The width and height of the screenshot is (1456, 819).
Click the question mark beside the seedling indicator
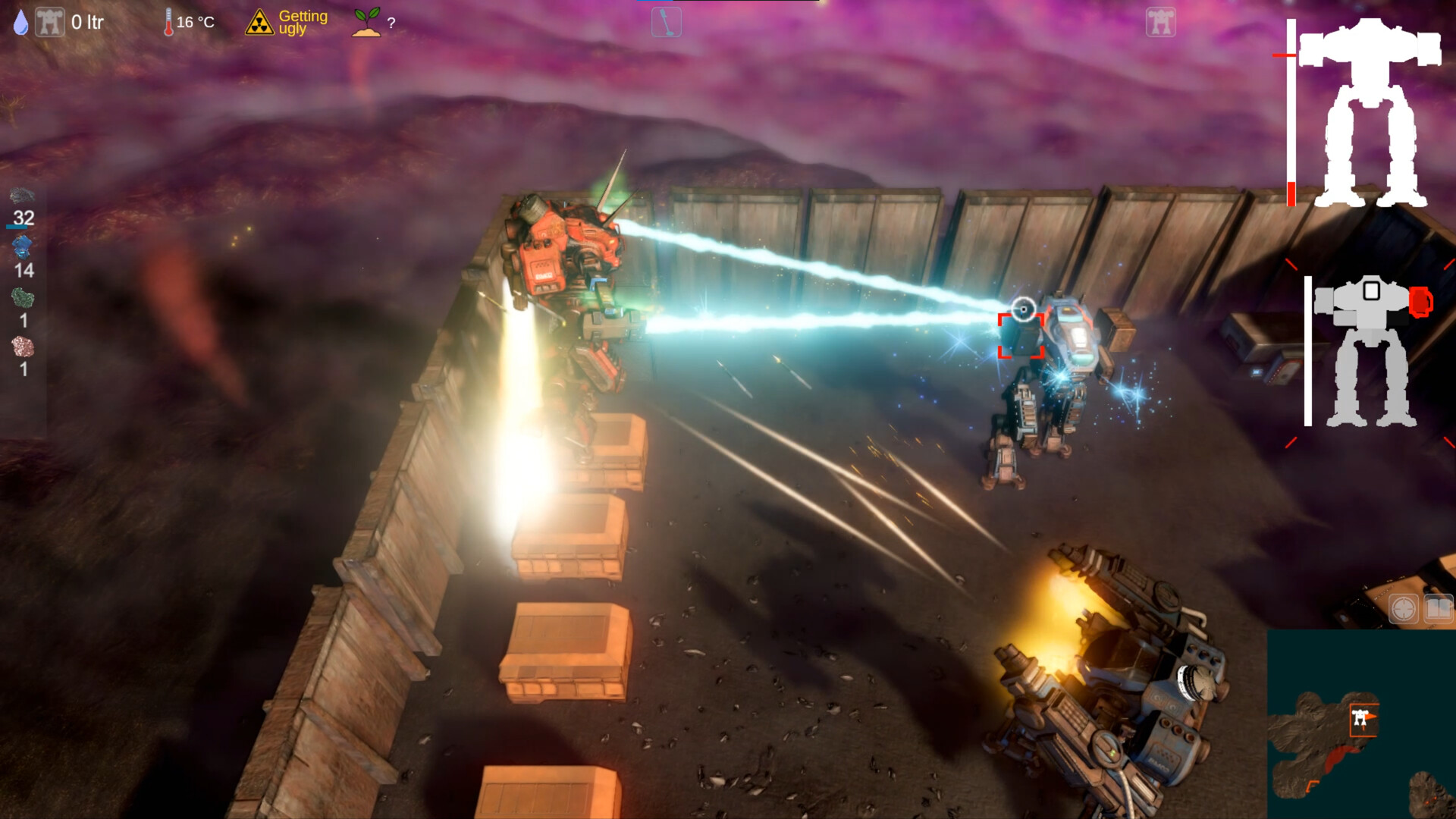tap(391, 23)
